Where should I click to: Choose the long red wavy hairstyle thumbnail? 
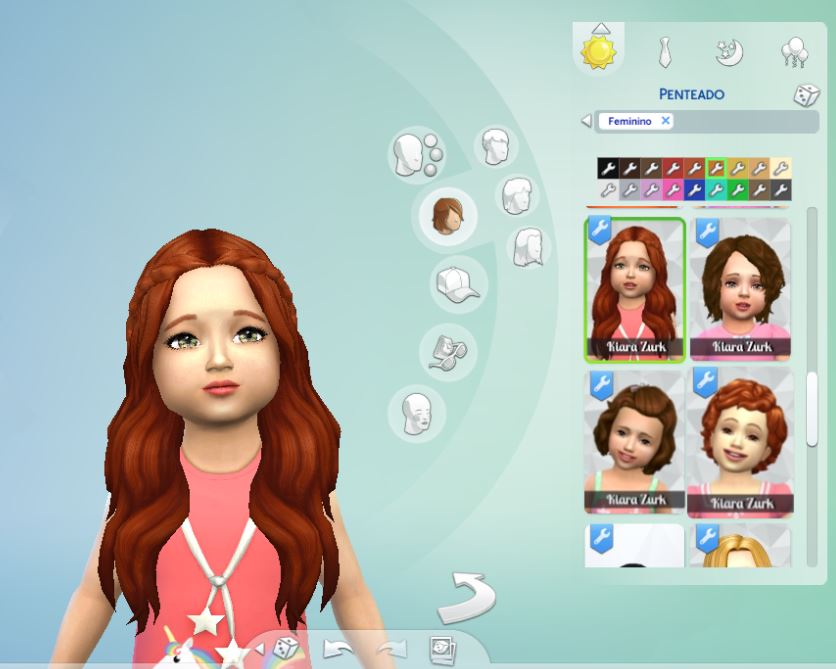(x=635, y=290)
